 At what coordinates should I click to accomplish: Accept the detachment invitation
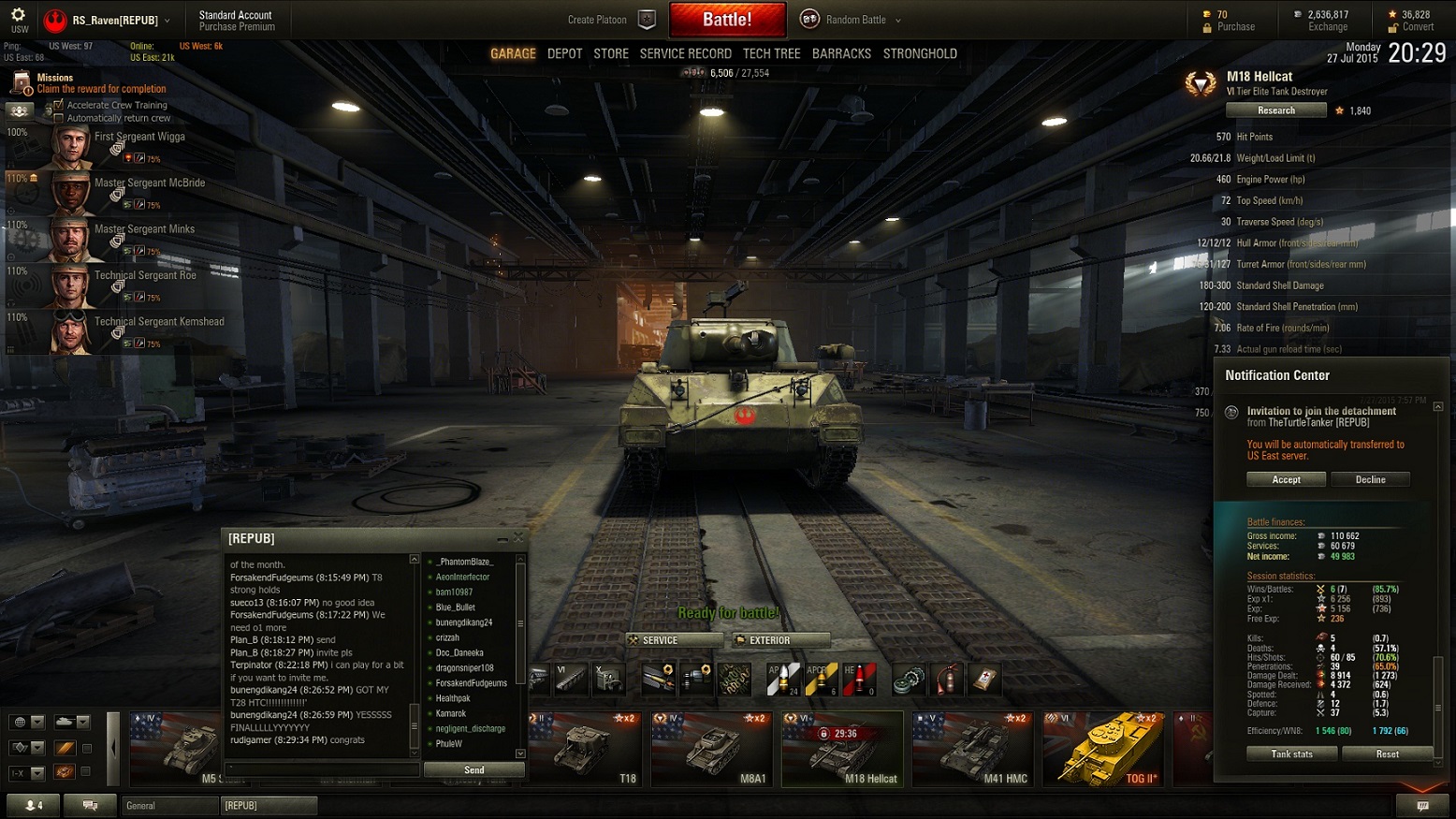coord(1286,479)
